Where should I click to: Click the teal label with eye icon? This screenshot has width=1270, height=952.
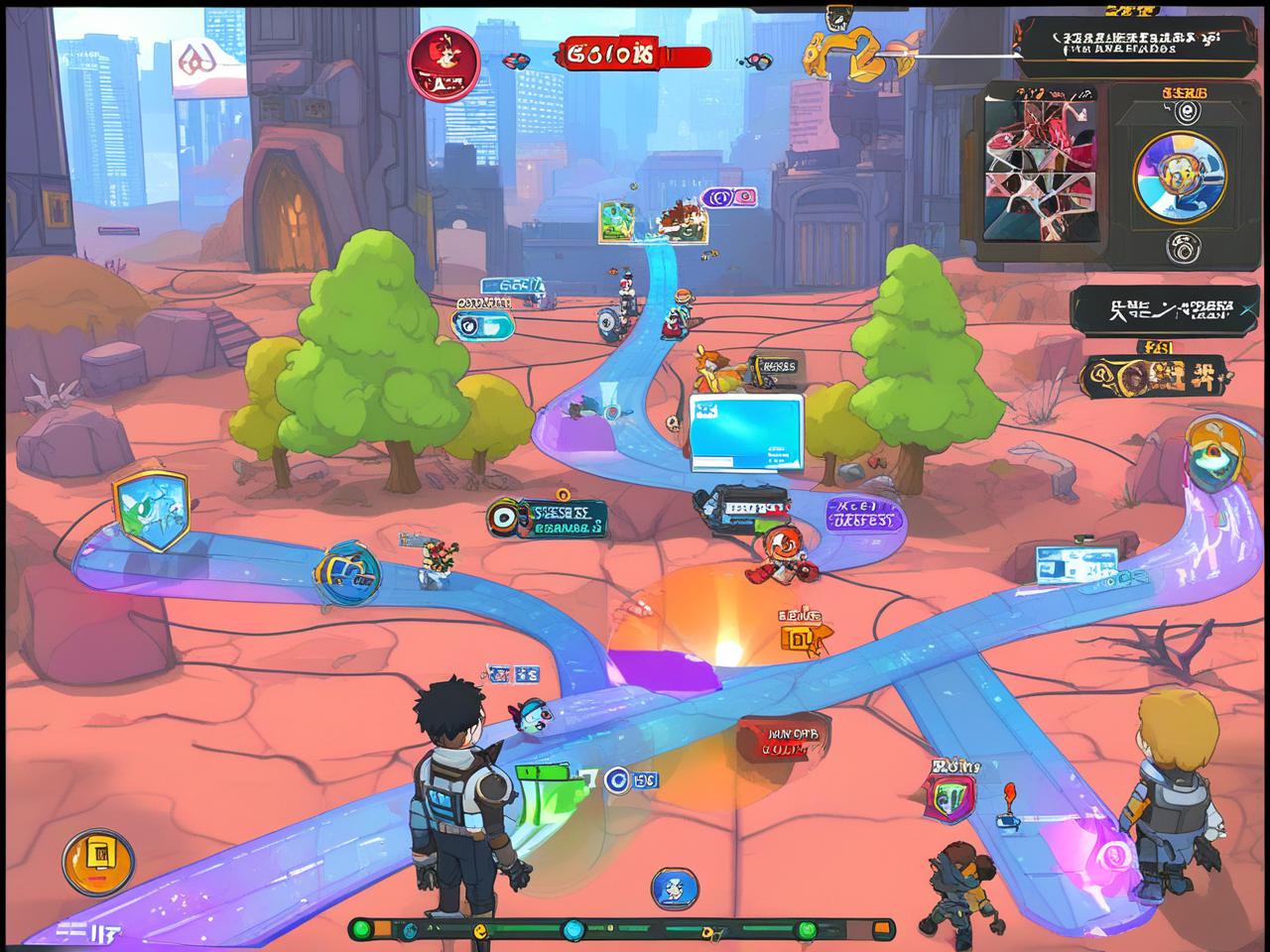[x=548, y=519]
